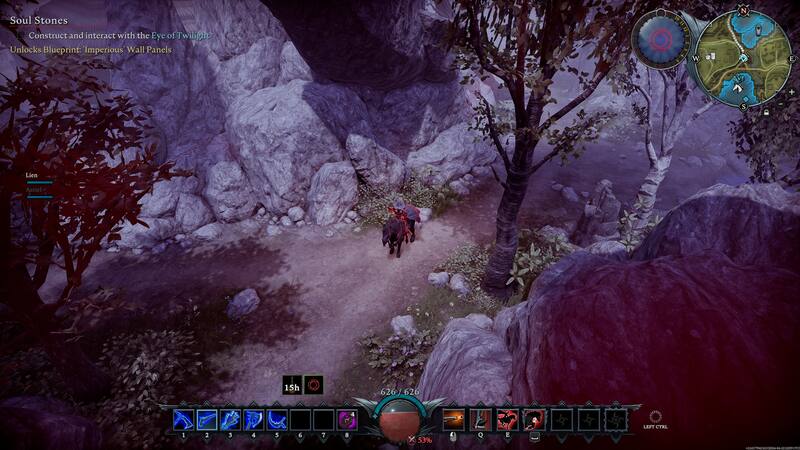Select hotbar slot 1 weapon

pos(184,419)
